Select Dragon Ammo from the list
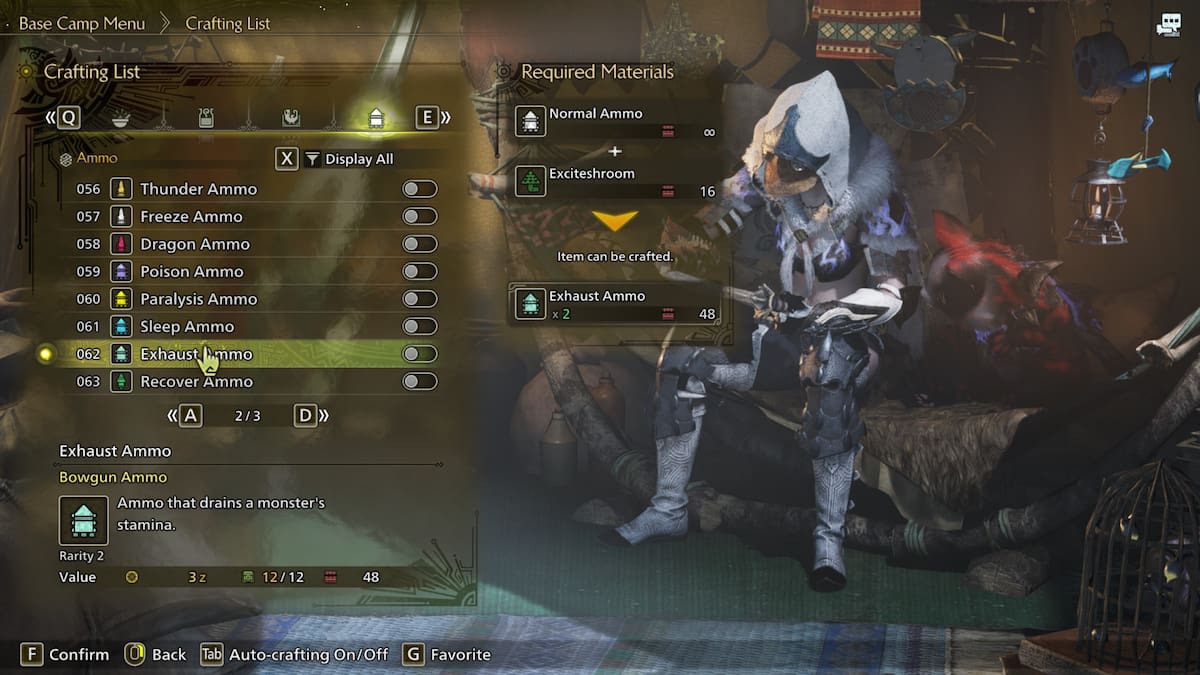The height and width of the screenshot is (675, 1200). click(x=195, y=244)
